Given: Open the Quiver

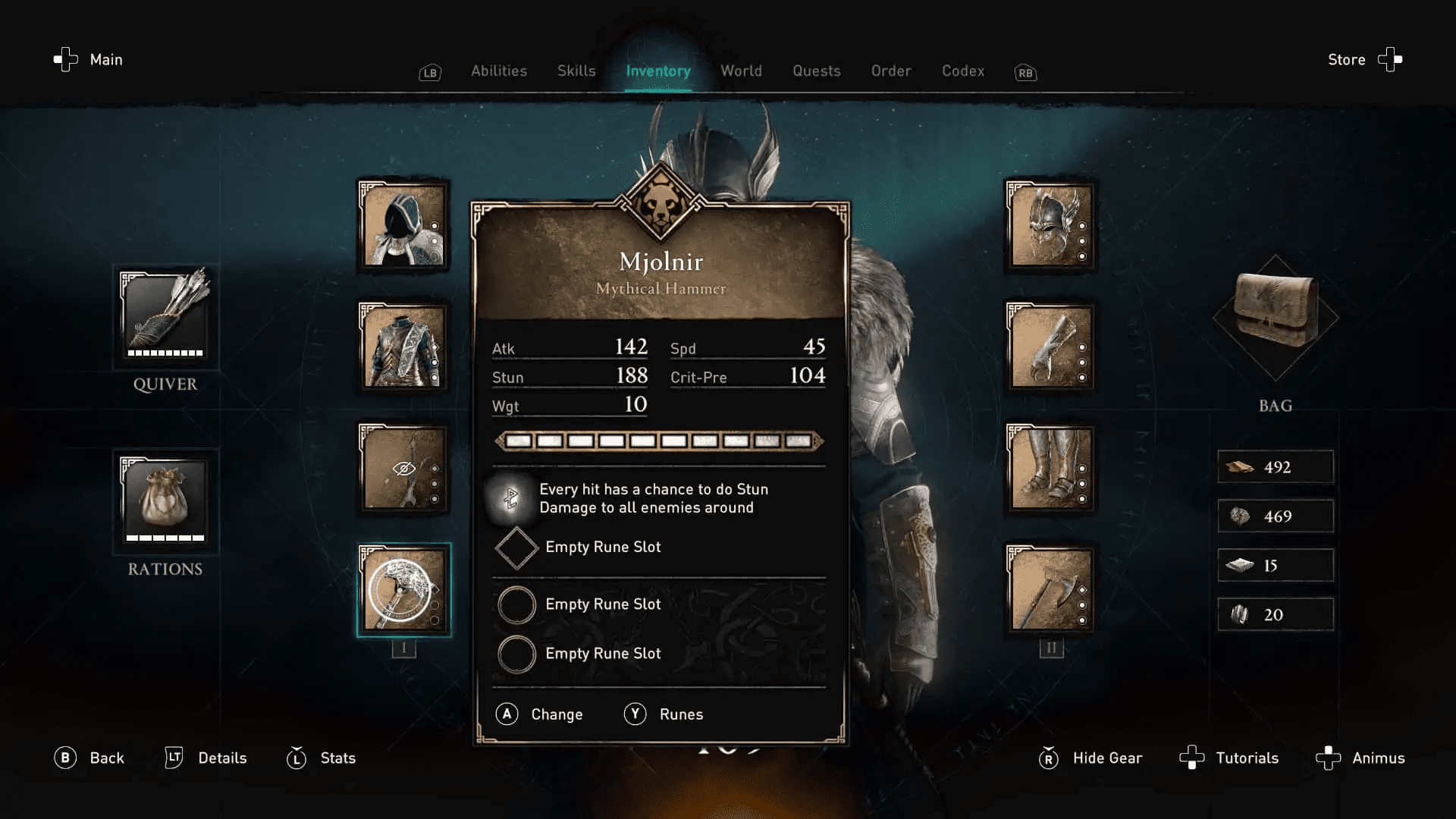Looking at the screenshot, I should 165,316.
